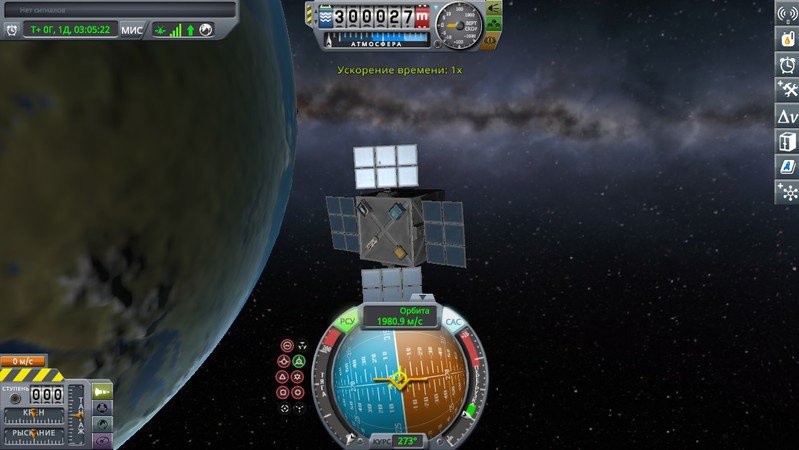Click the МИС time mode button
The height and width of the screenshot is (450, 799).
coord(132,30)
